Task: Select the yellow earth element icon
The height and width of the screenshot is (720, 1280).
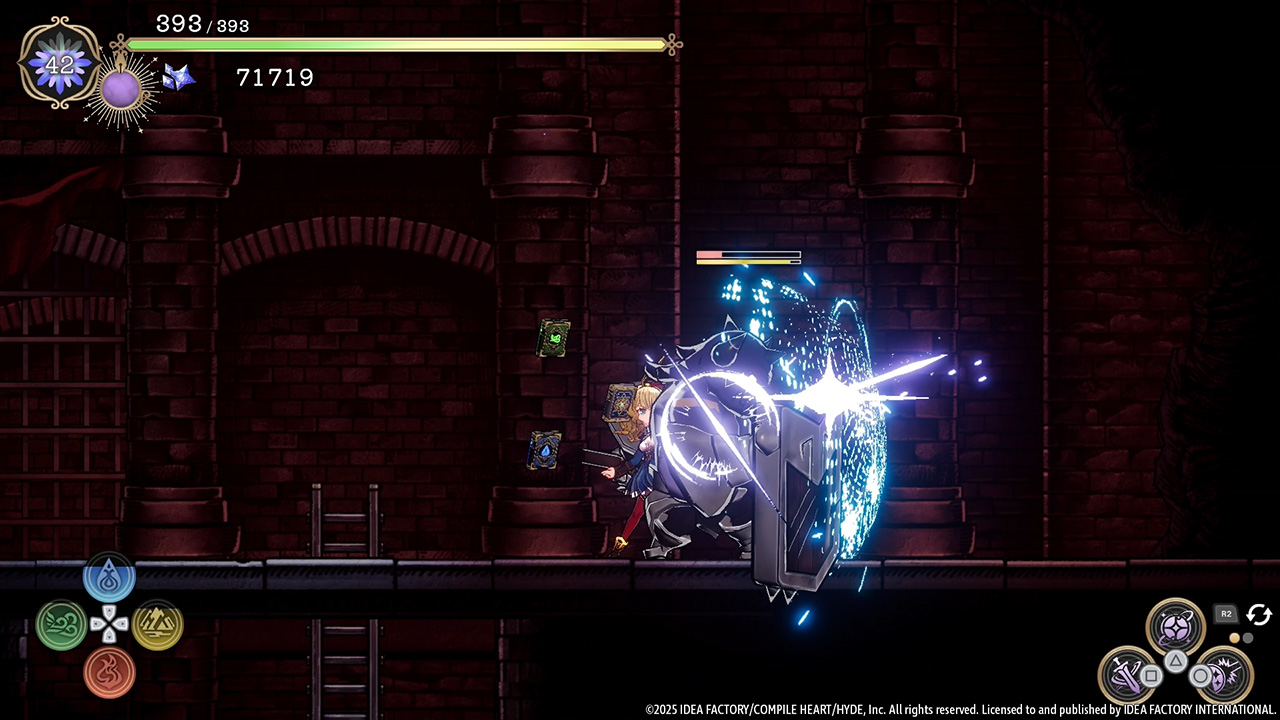Action: (157, 625)
